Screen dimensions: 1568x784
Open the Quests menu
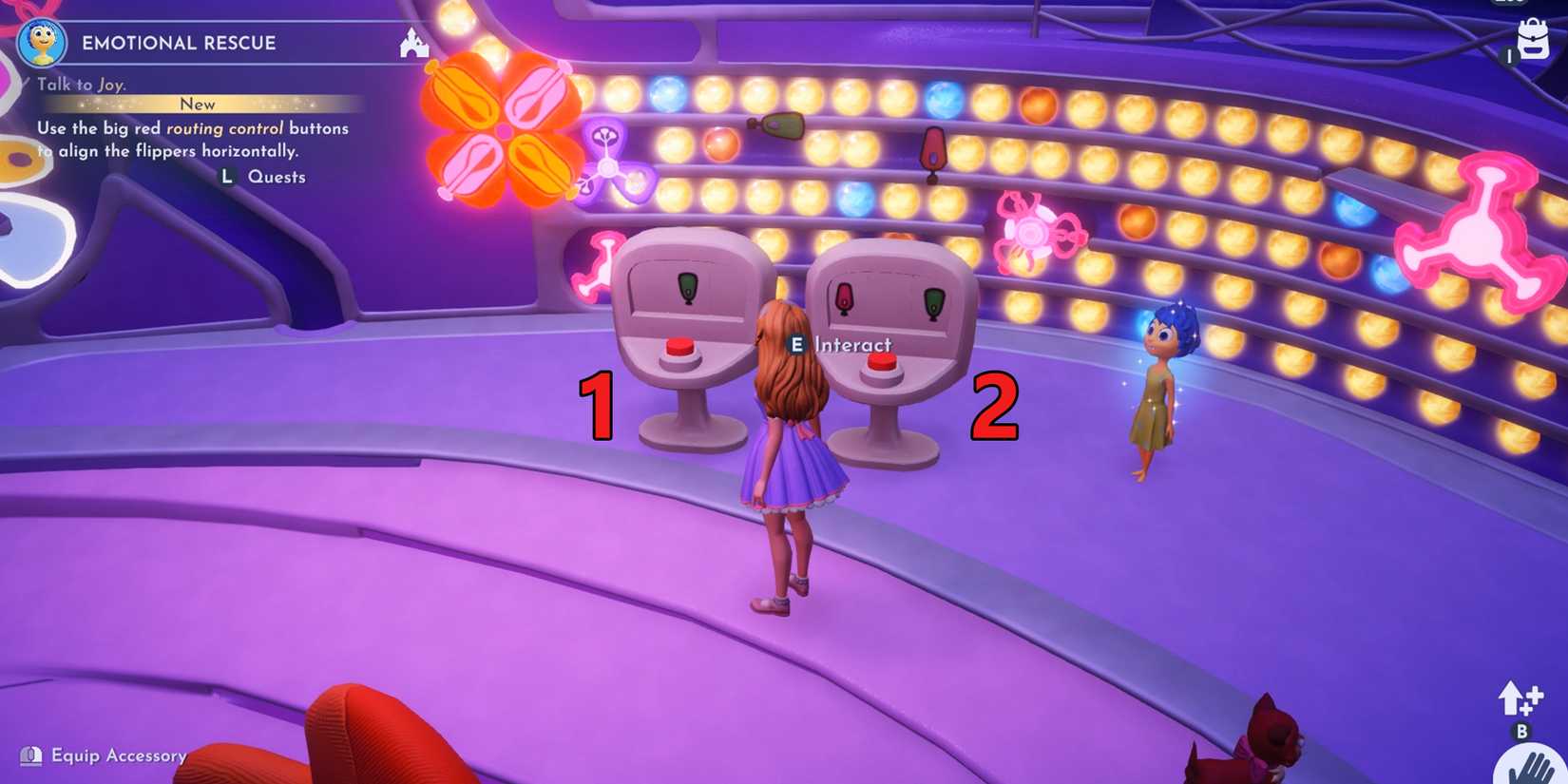coord(276,176)
